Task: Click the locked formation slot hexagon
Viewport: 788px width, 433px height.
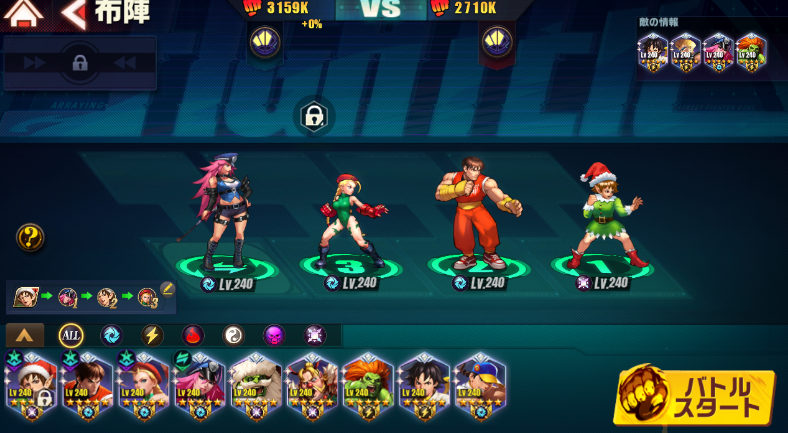Action: pos(314,117)
